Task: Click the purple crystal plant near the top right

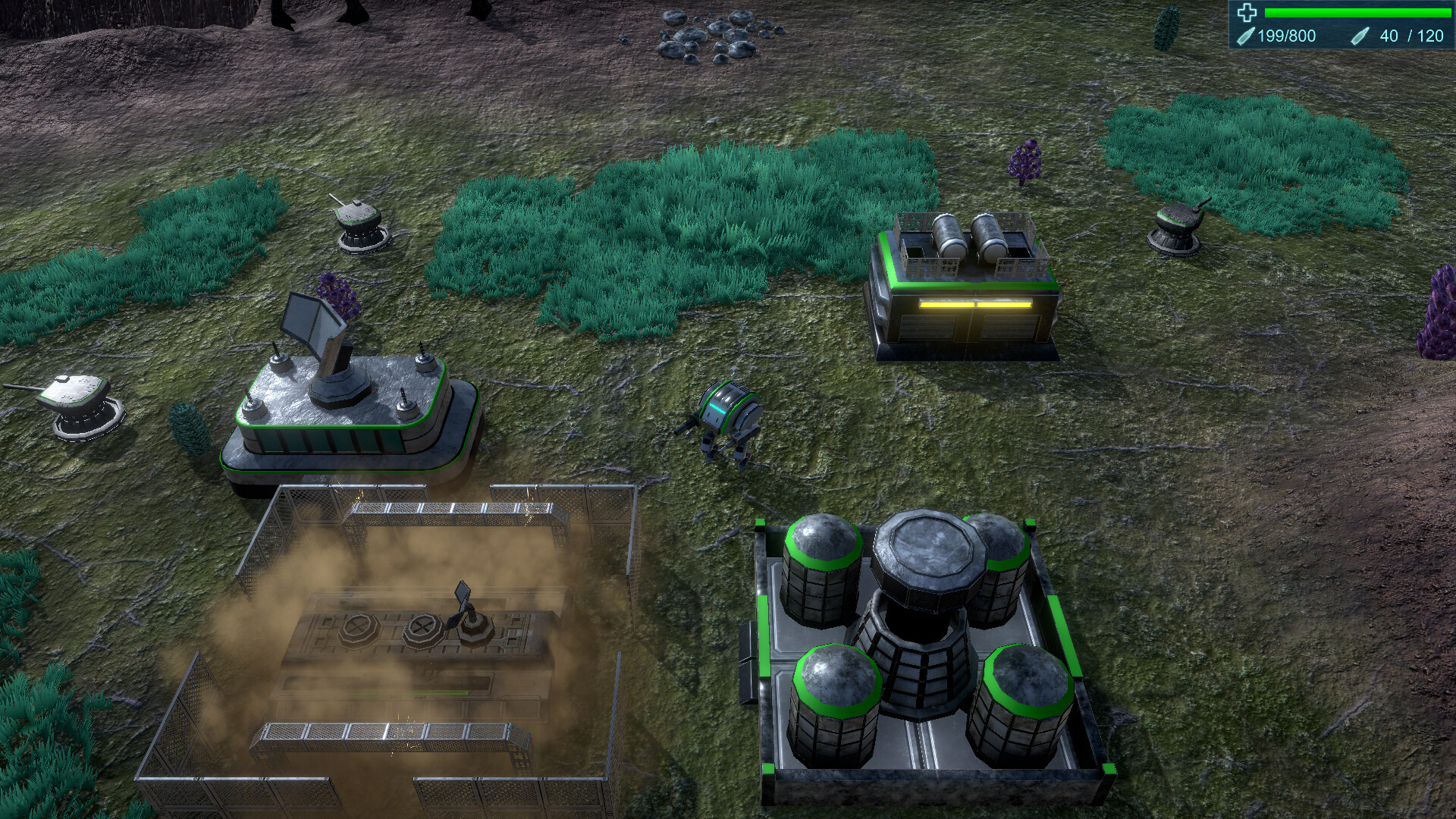Action: coord(1025,159)
